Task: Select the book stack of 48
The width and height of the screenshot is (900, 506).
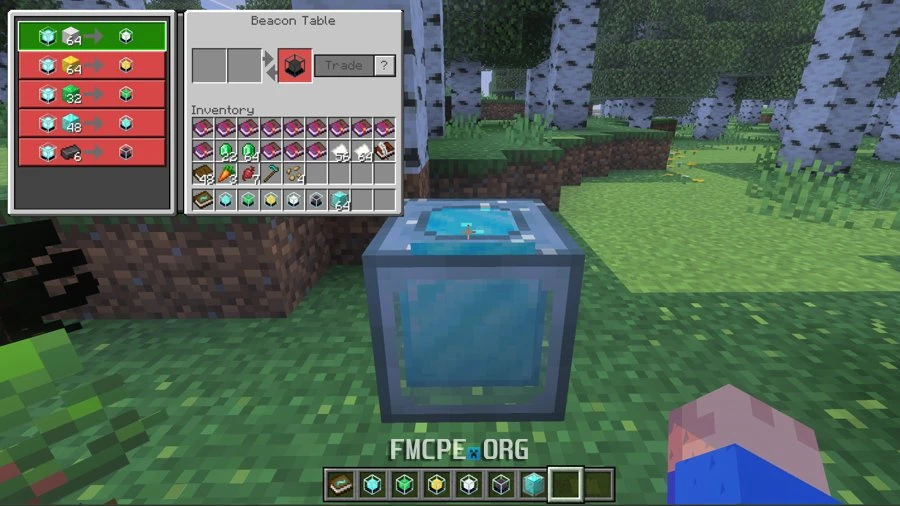Action: click(x=203, y=174)
